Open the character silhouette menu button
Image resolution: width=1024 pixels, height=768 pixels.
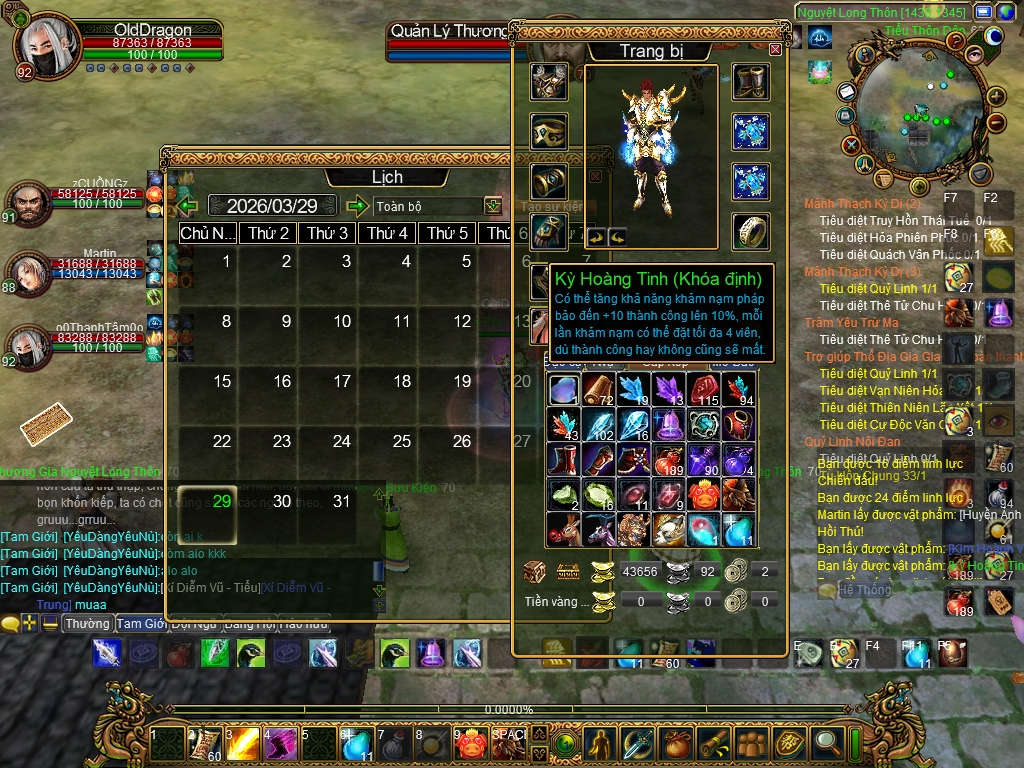tap(600, 743)
